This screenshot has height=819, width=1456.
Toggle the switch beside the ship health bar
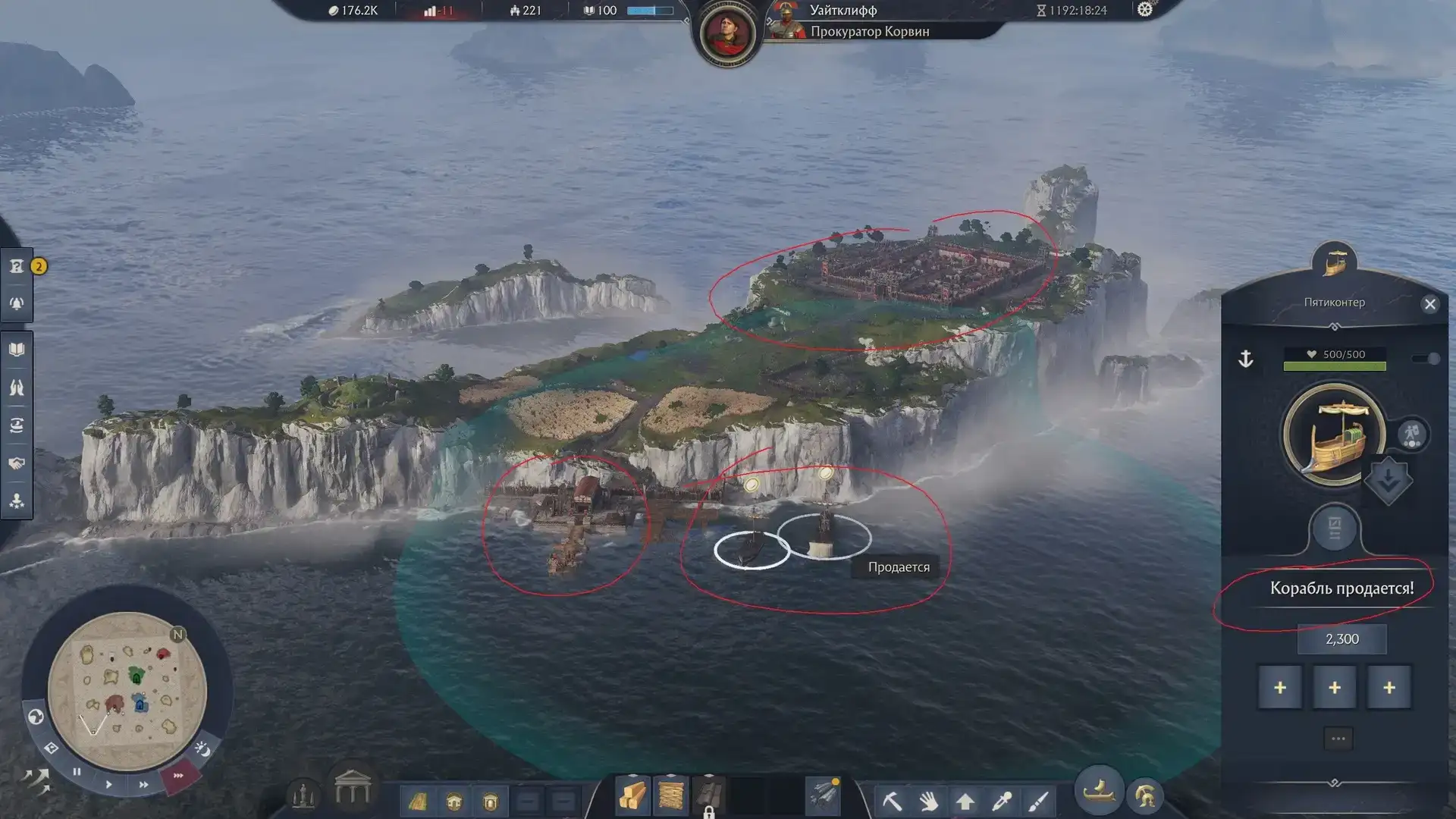[x=1426, y=359]
